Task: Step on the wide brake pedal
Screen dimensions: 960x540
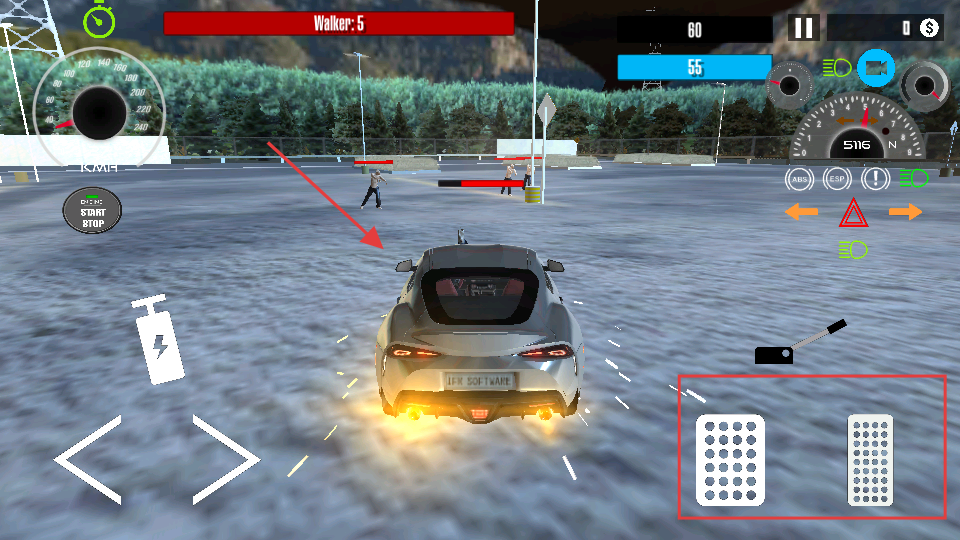Action: [x=730, y=460]
